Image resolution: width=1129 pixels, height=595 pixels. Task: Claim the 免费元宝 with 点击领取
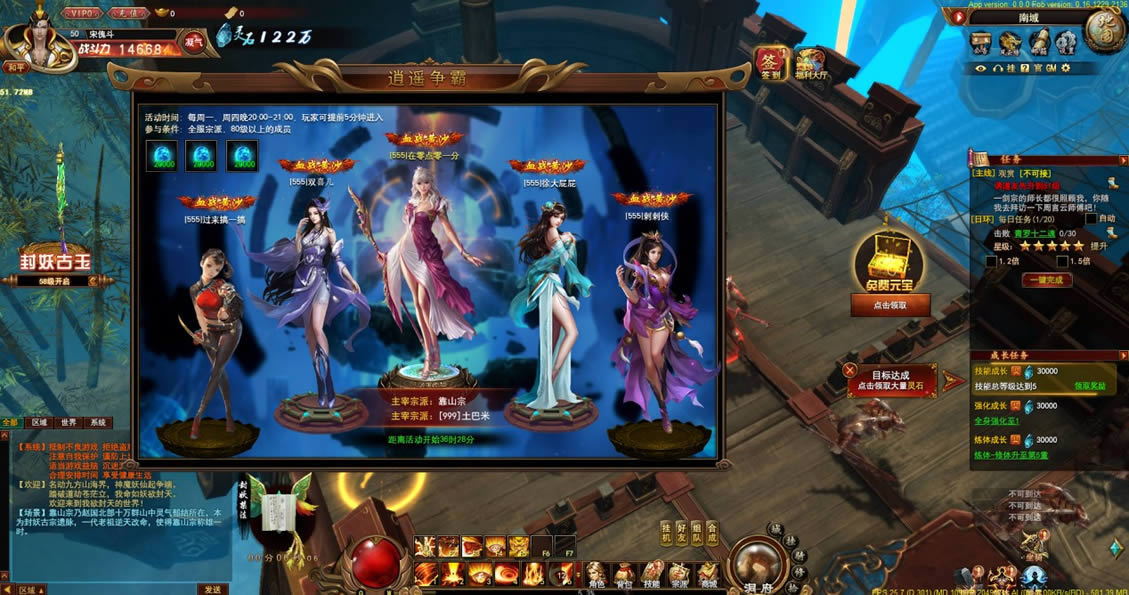[x=890, y=304]
